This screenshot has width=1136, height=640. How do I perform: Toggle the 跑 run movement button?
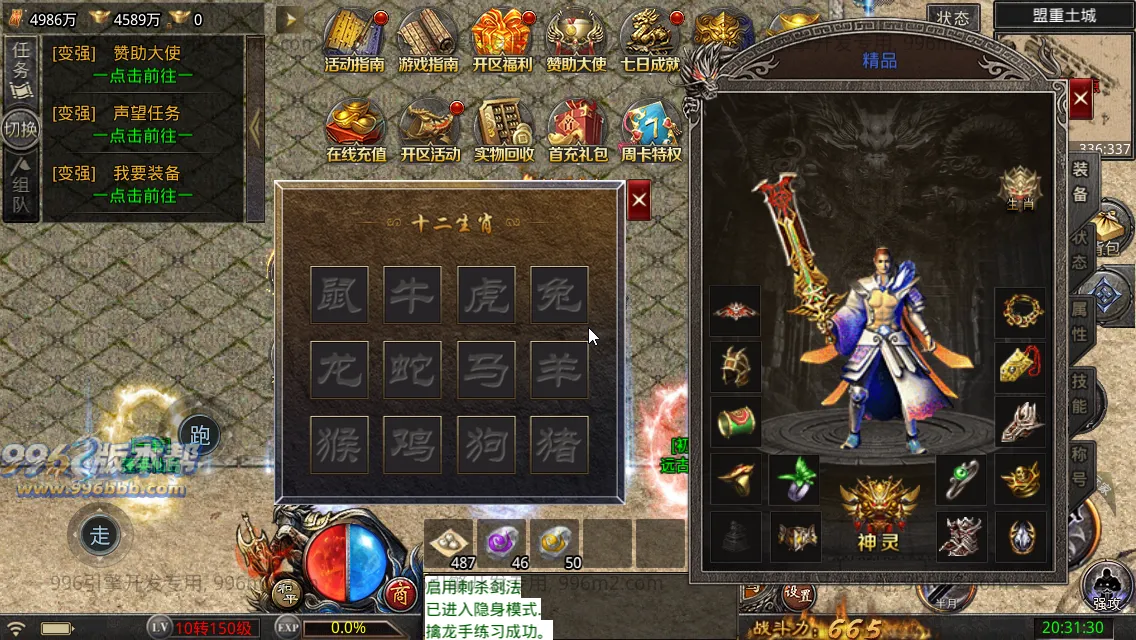199,435
